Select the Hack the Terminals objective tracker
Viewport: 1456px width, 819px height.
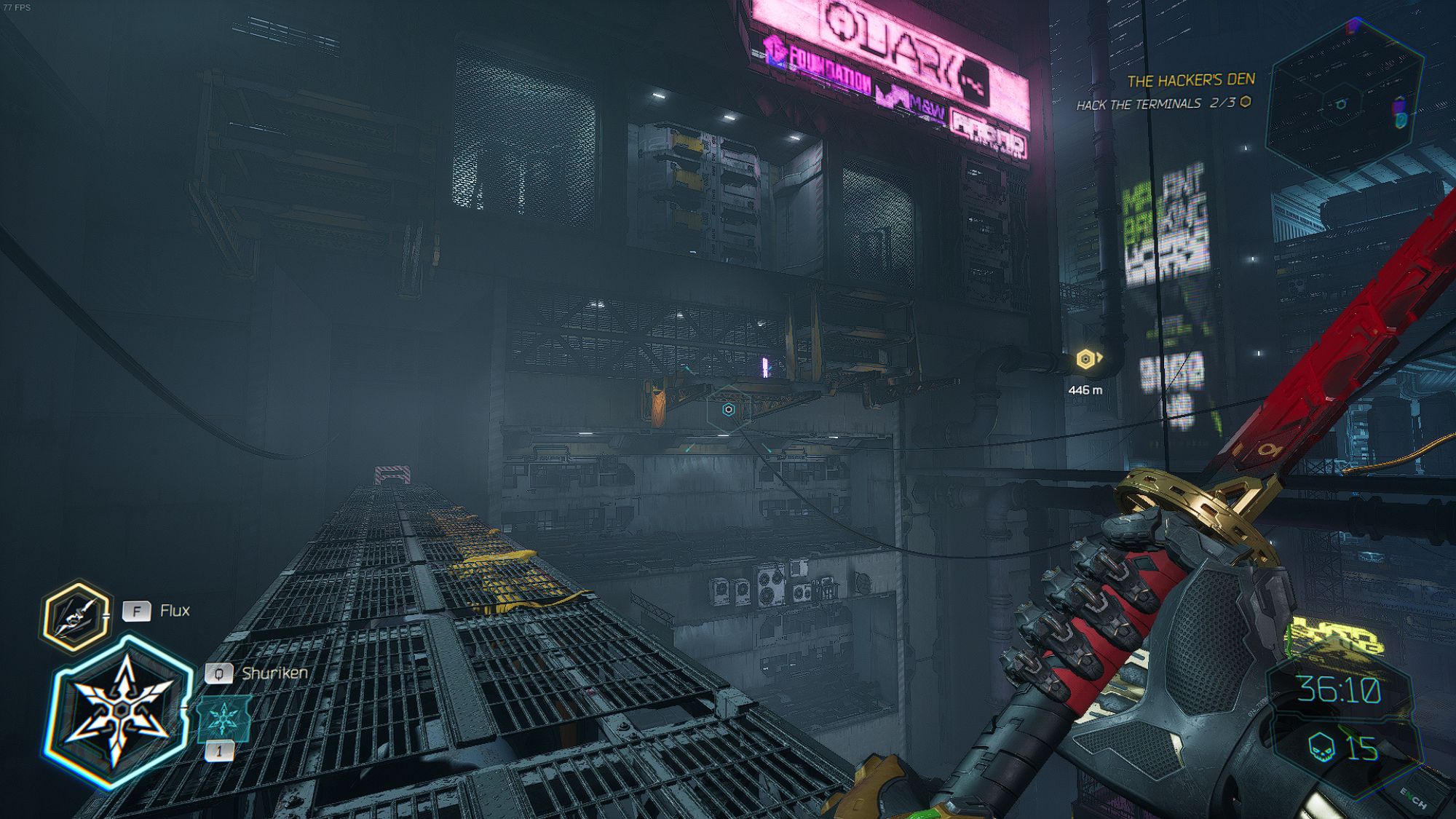point(1163,104)
